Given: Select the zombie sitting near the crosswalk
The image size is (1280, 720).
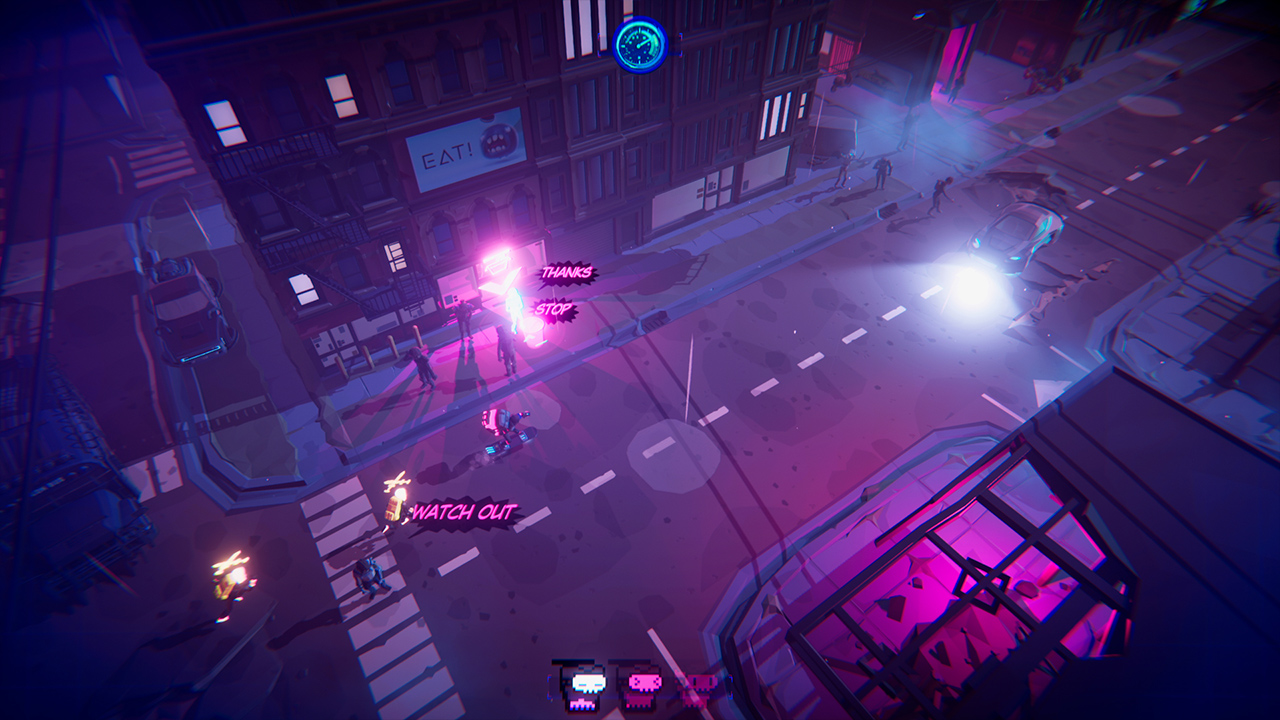Looking at the screenshot, I should click(368, 575).
